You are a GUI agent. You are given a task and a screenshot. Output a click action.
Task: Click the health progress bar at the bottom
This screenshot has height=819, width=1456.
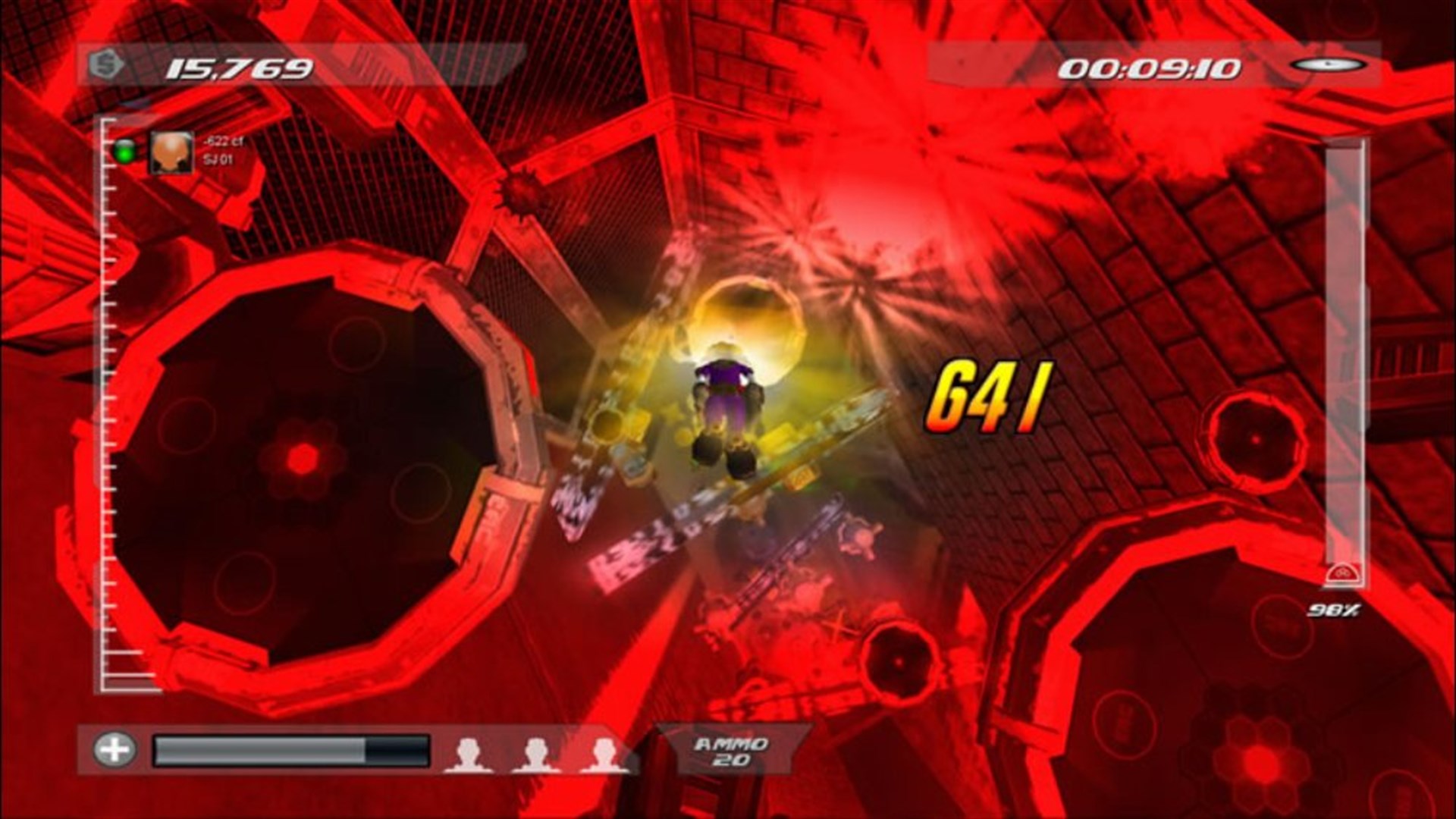tap(292, 749)
